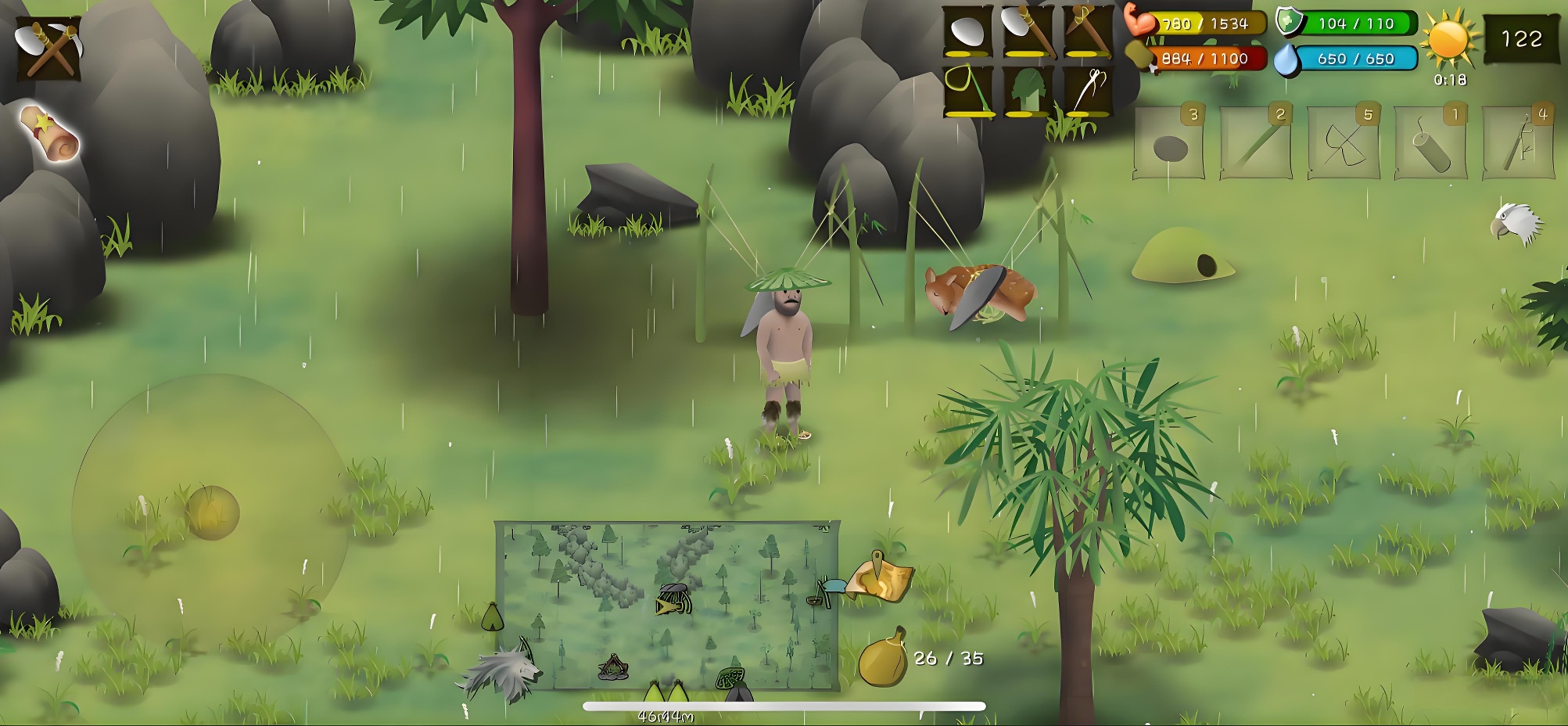Screen dimensions: 1568x726
Task: Select the bone needle and thread slot
Action: pos(1088,92)
